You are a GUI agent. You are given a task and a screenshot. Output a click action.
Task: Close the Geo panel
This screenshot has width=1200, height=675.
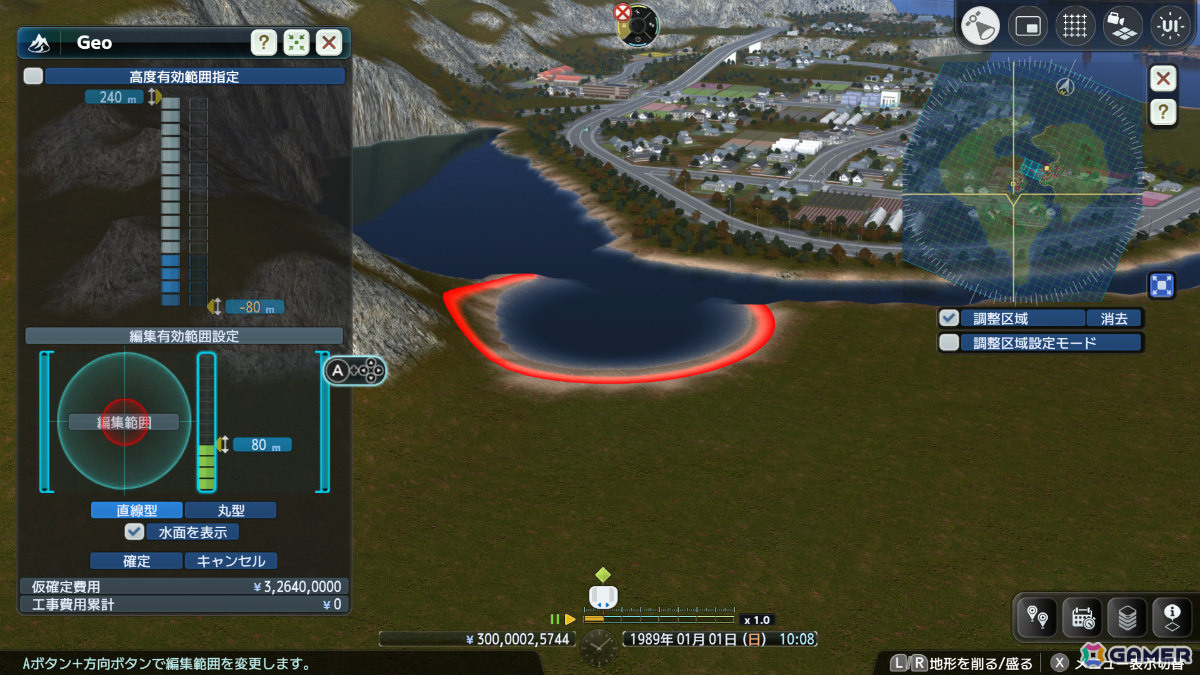(329, 43)
